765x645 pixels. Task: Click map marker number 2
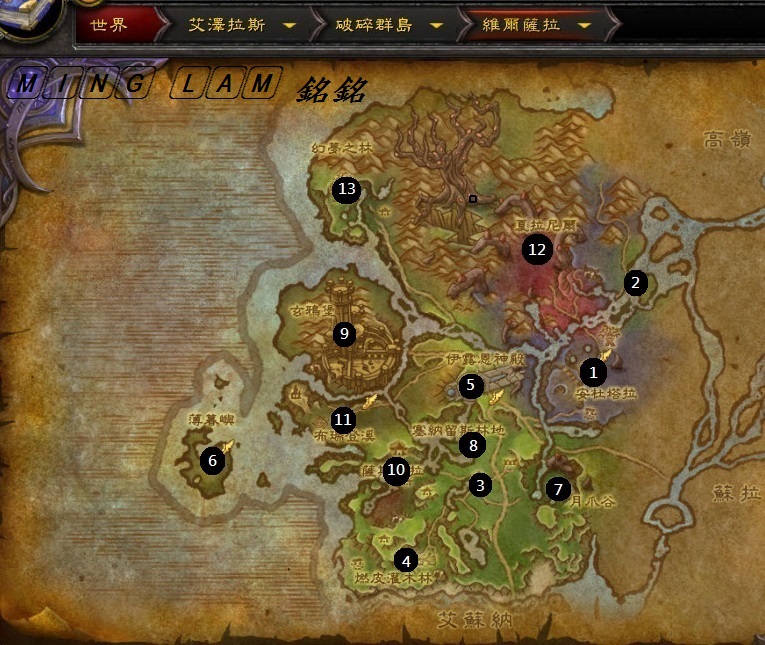pos(635,283)
